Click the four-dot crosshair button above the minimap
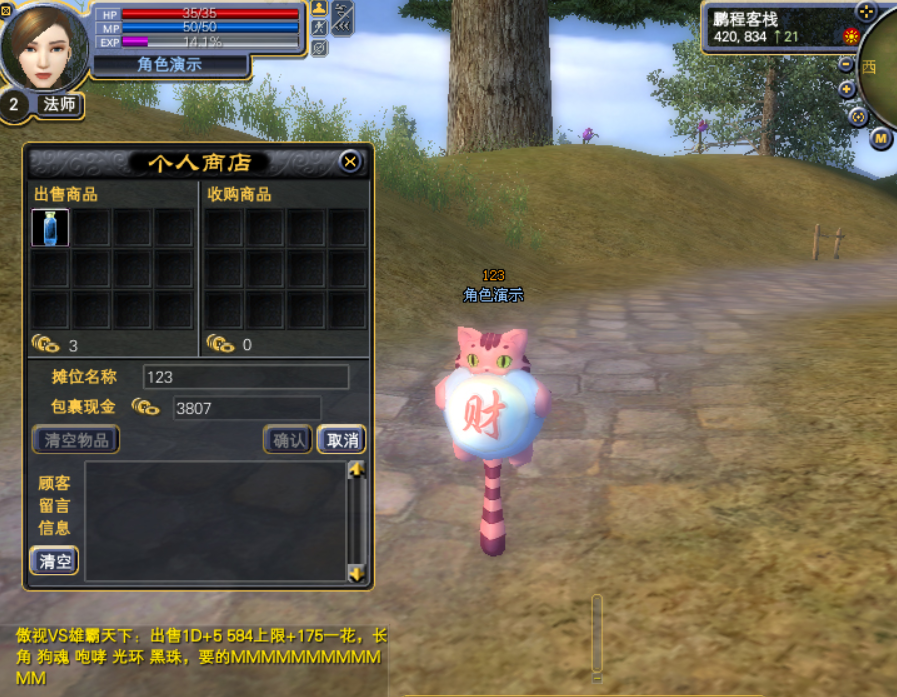 tap(866, 11)
